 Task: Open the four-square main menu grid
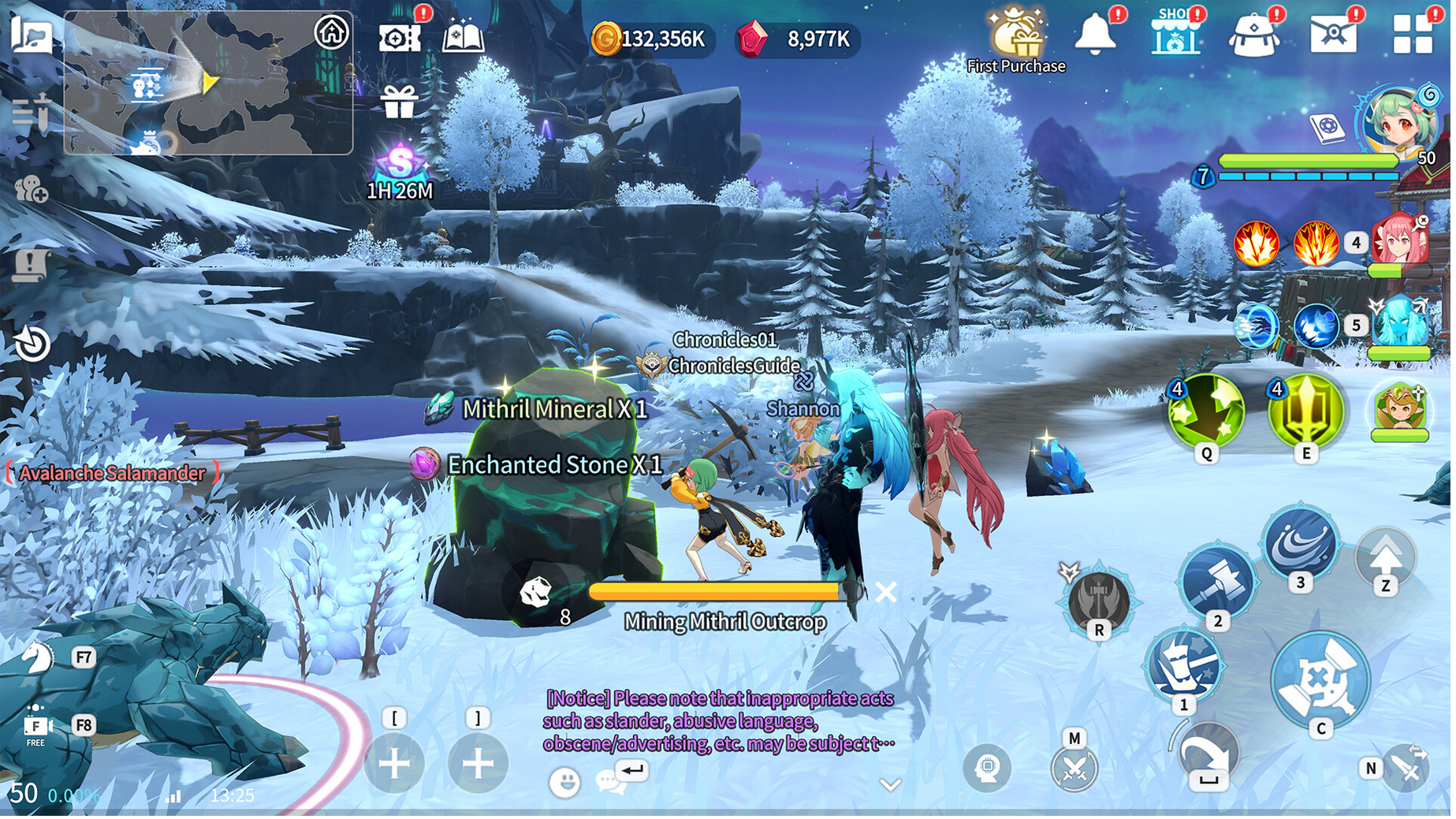click(x=1412, y=34)
